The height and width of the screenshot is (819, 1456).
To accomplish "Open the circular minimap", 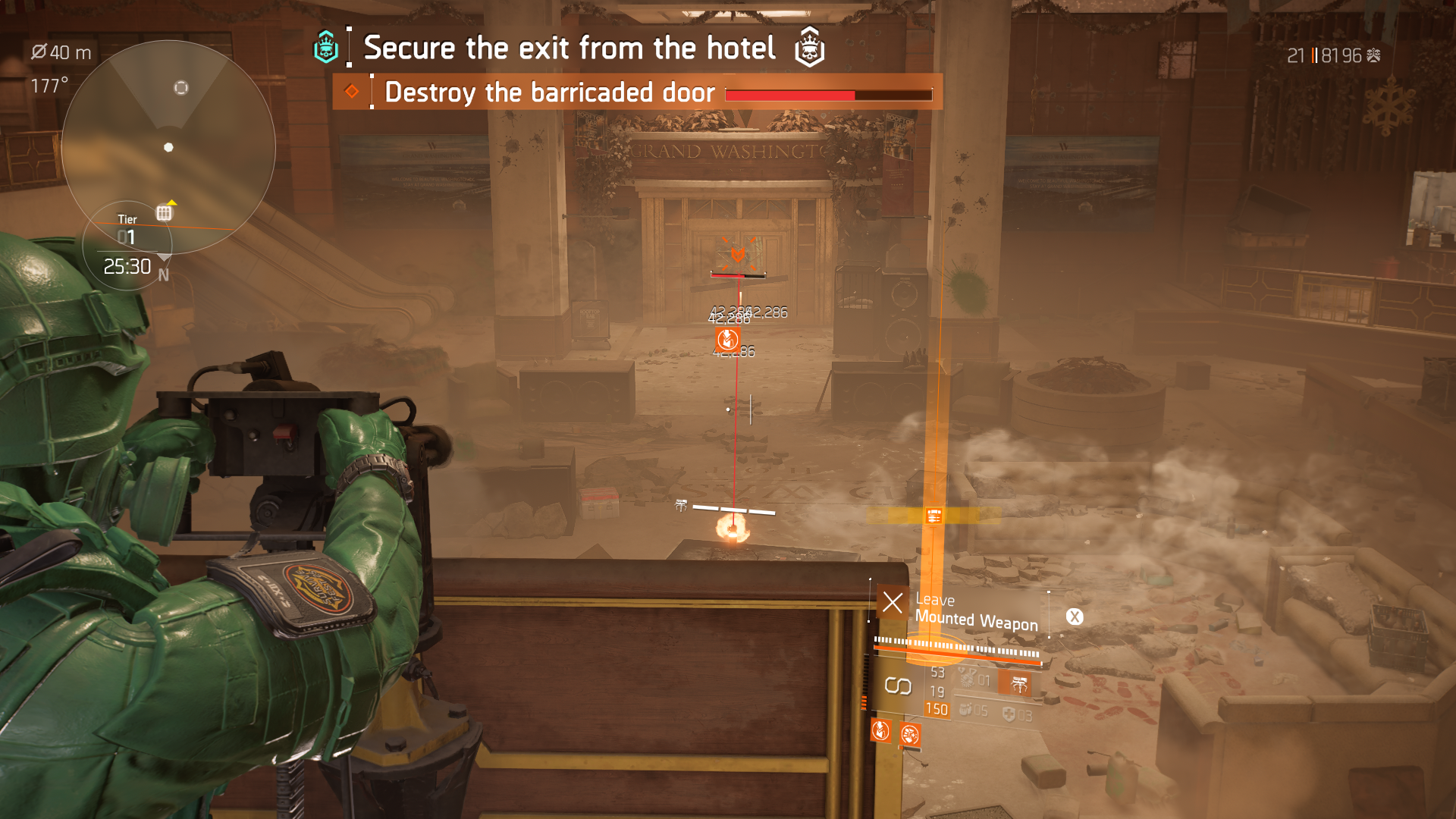I will (168, 146).
